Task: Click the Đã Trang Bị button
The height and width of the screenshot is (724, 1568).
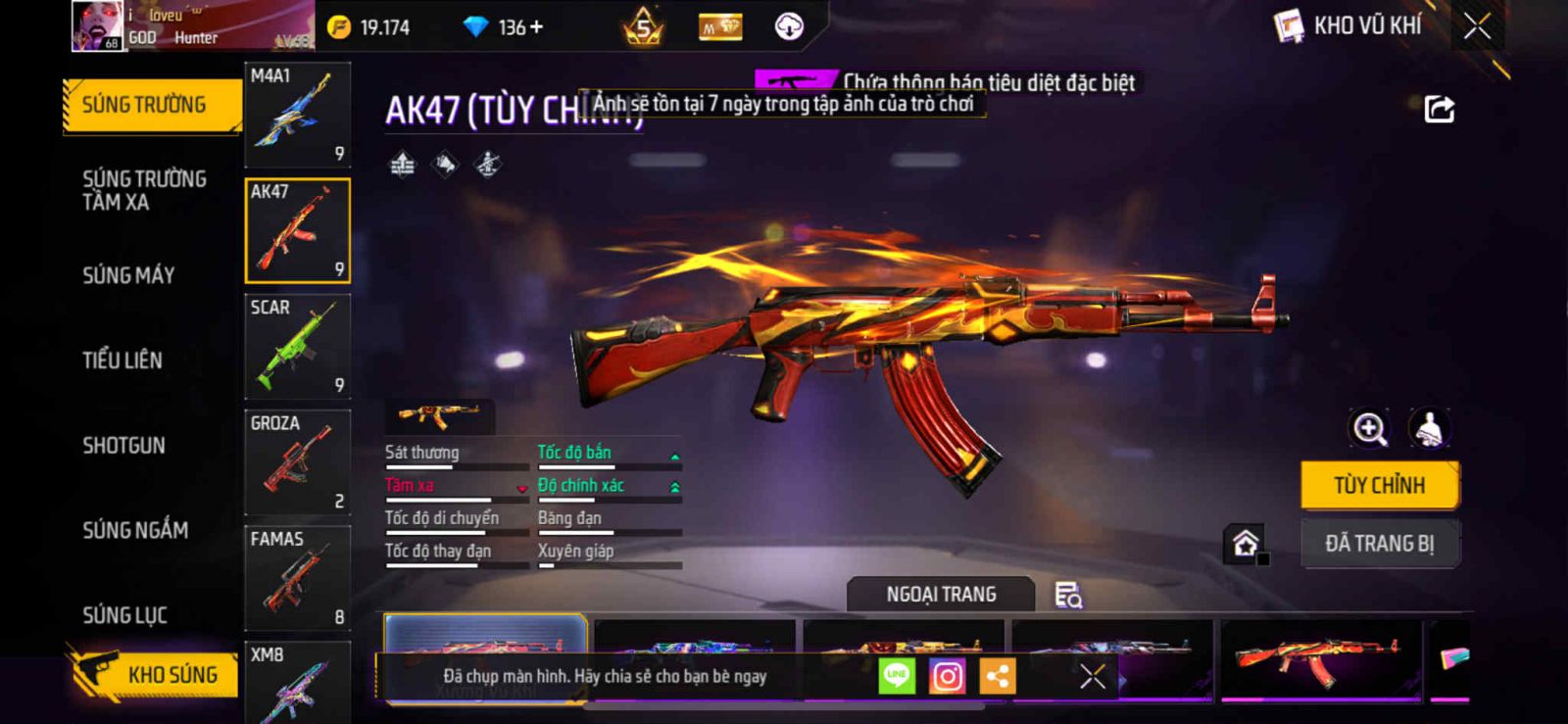Action: (1379, 543)
